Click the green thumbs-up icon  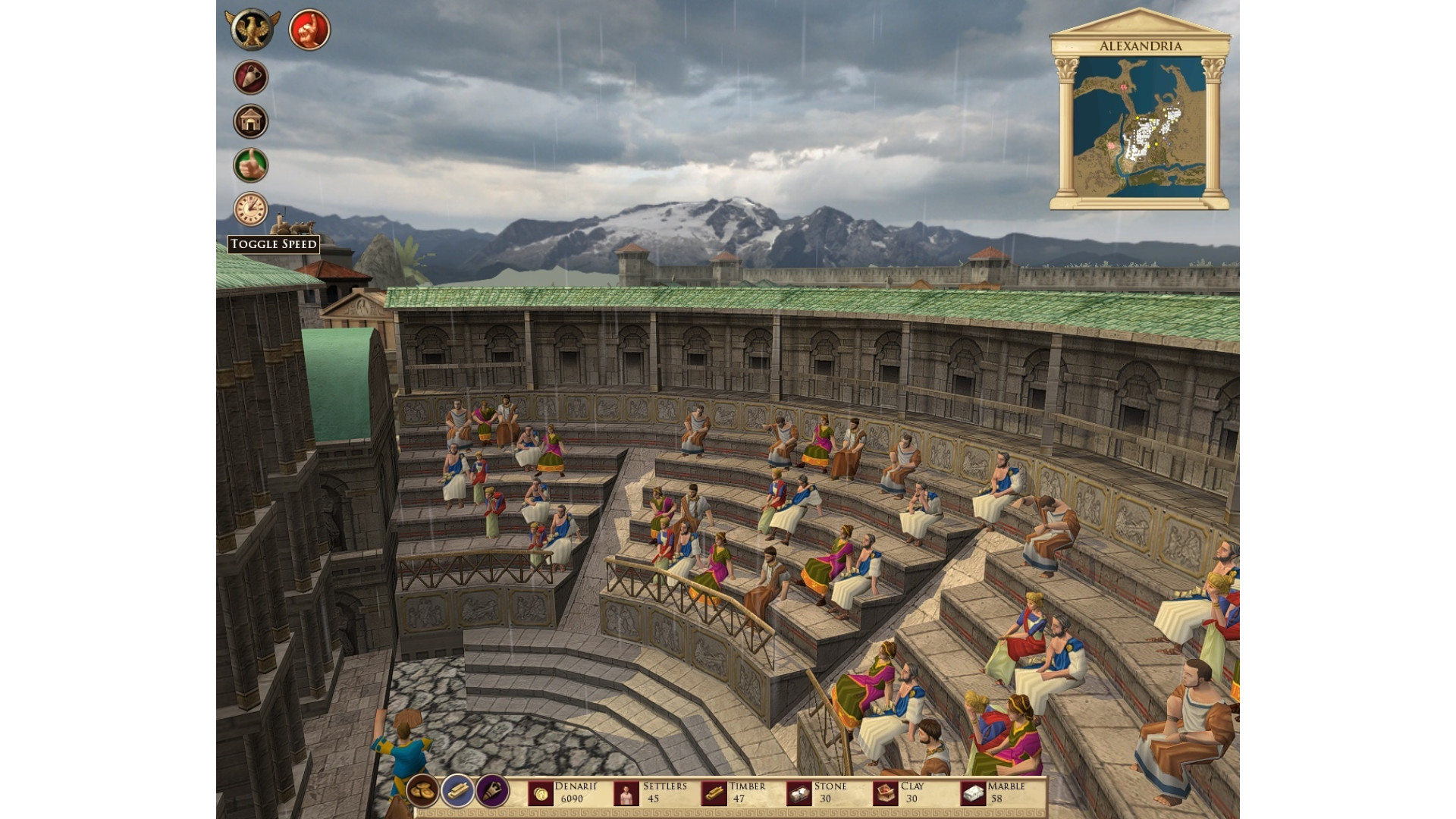tap(250, 165)
